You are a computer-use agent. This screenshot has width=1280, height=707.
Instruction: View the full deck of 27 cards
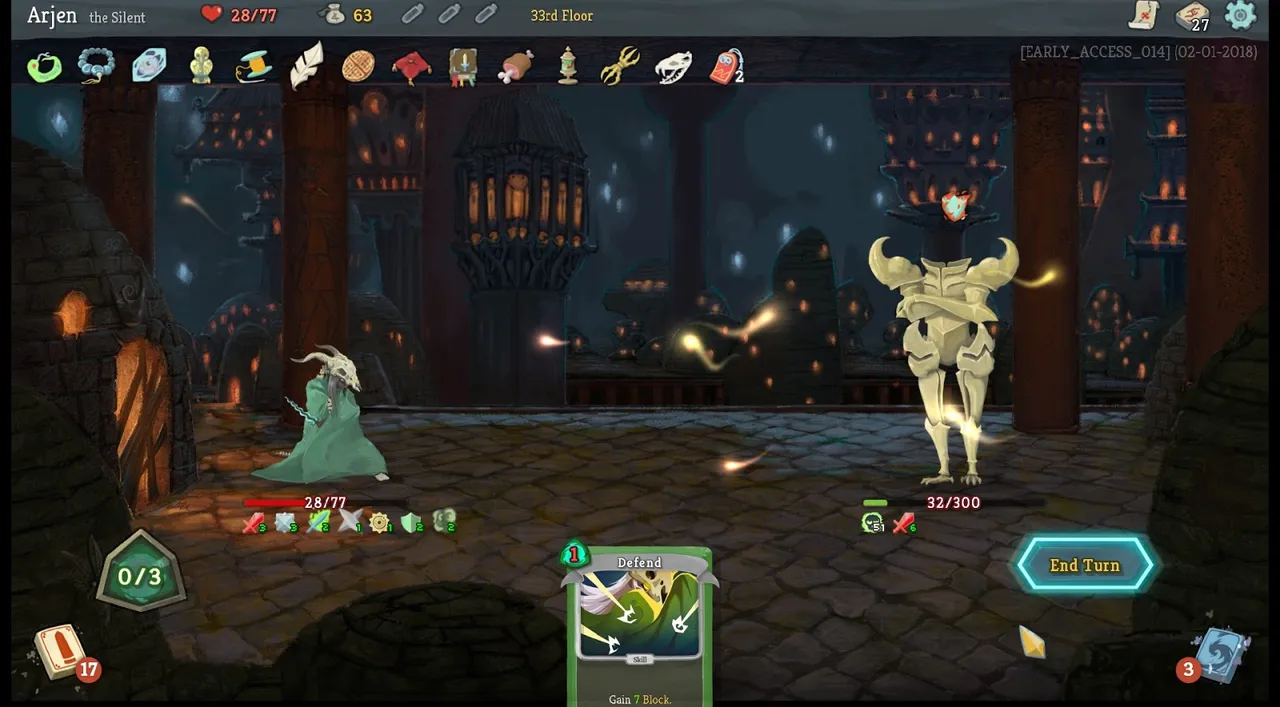[x=1191, y=15]
